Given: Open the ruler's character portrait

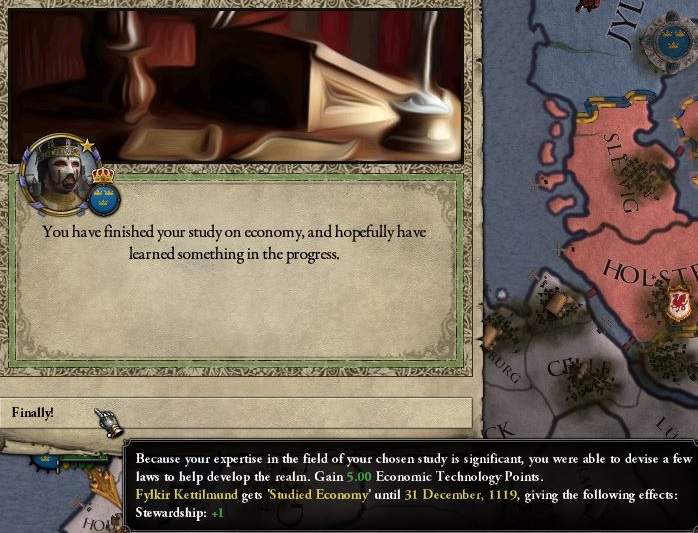Looking at the screenshot, I should pyautogui.click(x=58, y=173).
